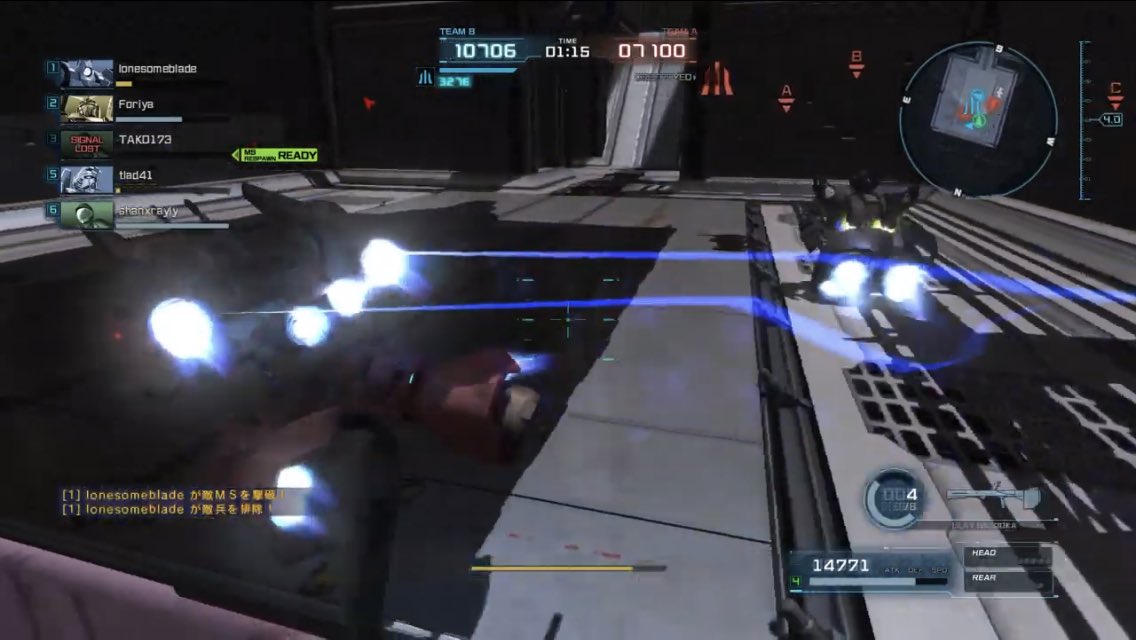Click the red enemy team emblem

716,79
